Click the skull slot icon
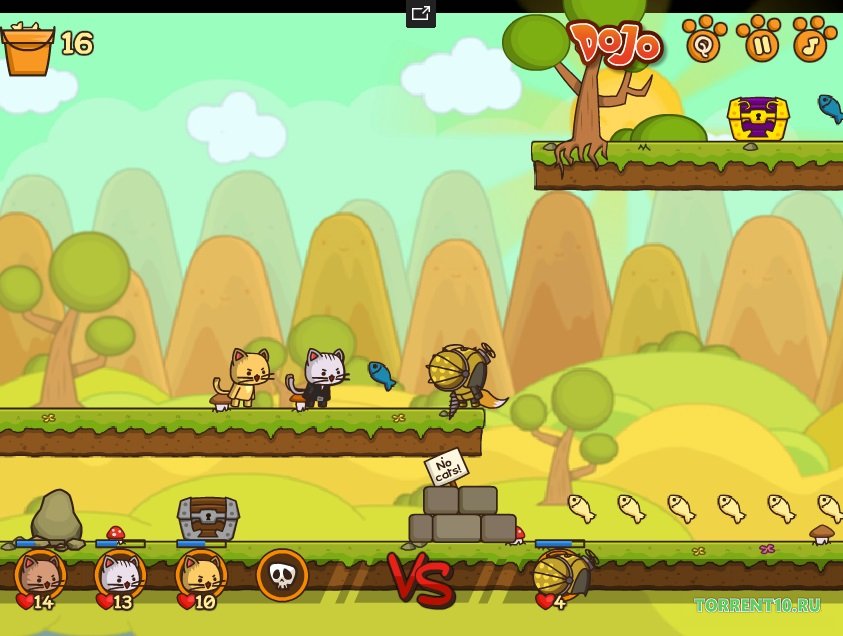Screen dimensions: 843x636 coord(281,575)
